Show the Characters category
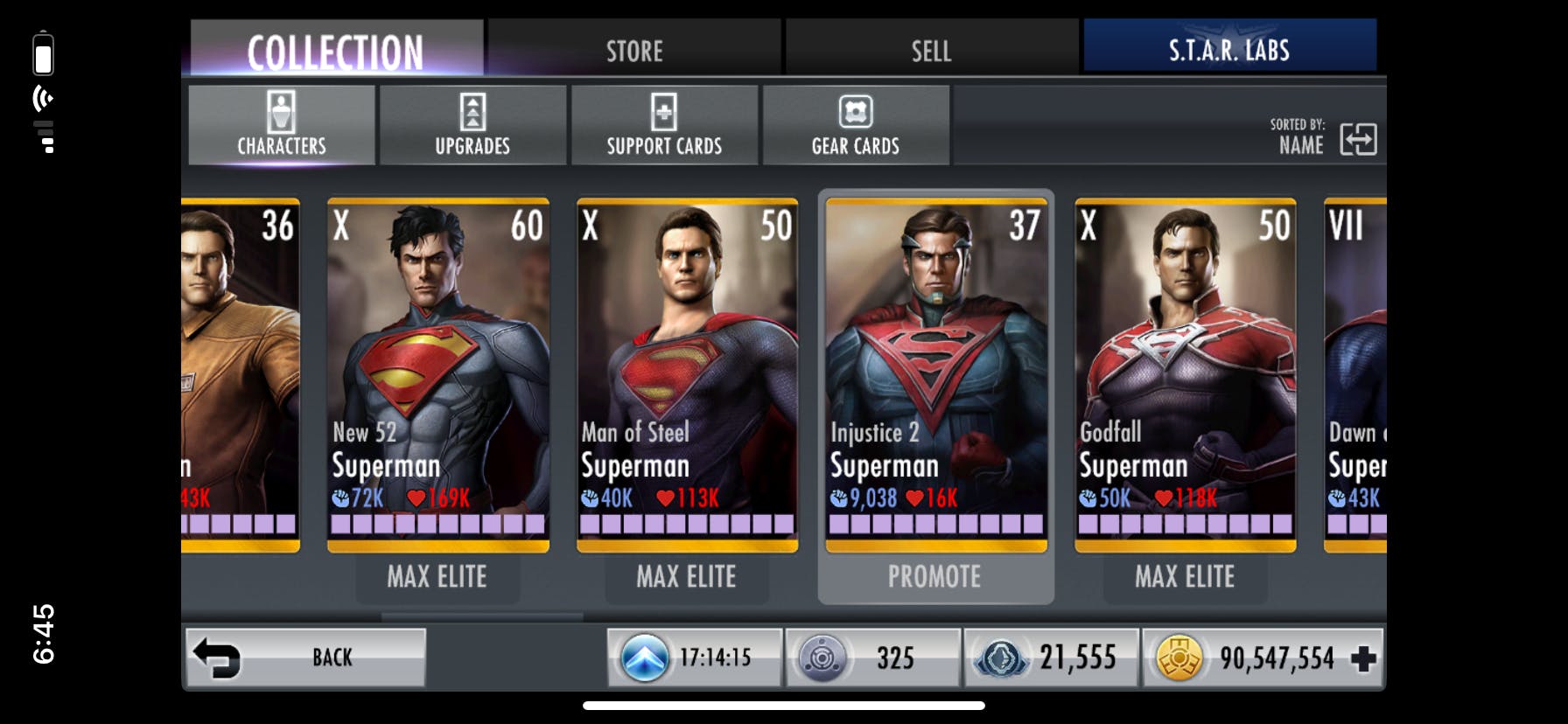This screenshot has width=1568, height=724. point(282,125)
